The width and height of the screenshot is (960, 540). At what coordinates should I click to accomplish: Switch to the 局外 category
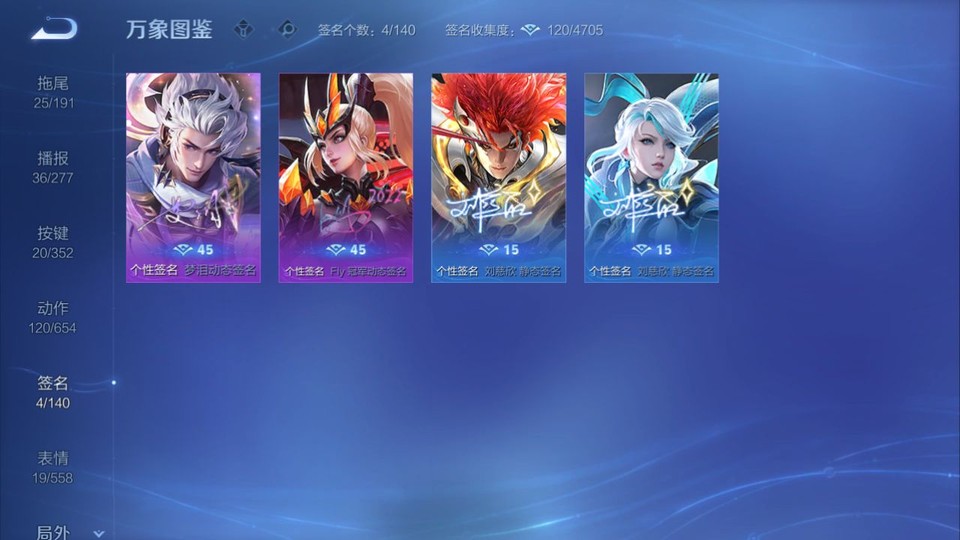(x=52, y=532)
